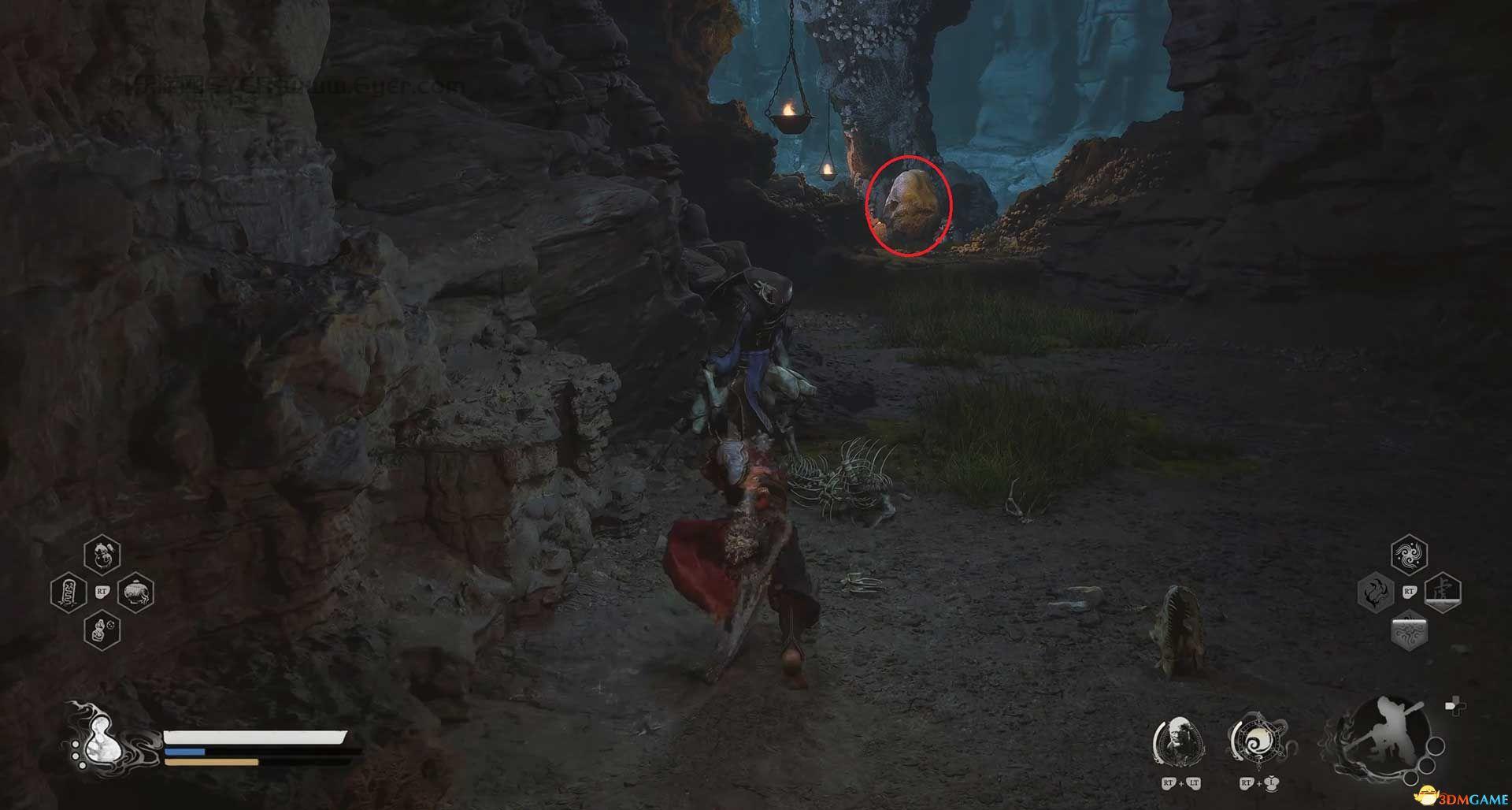Click the staff stance silhouette icon
This screenshot has height=810, width=1512.
(1388, 740)
